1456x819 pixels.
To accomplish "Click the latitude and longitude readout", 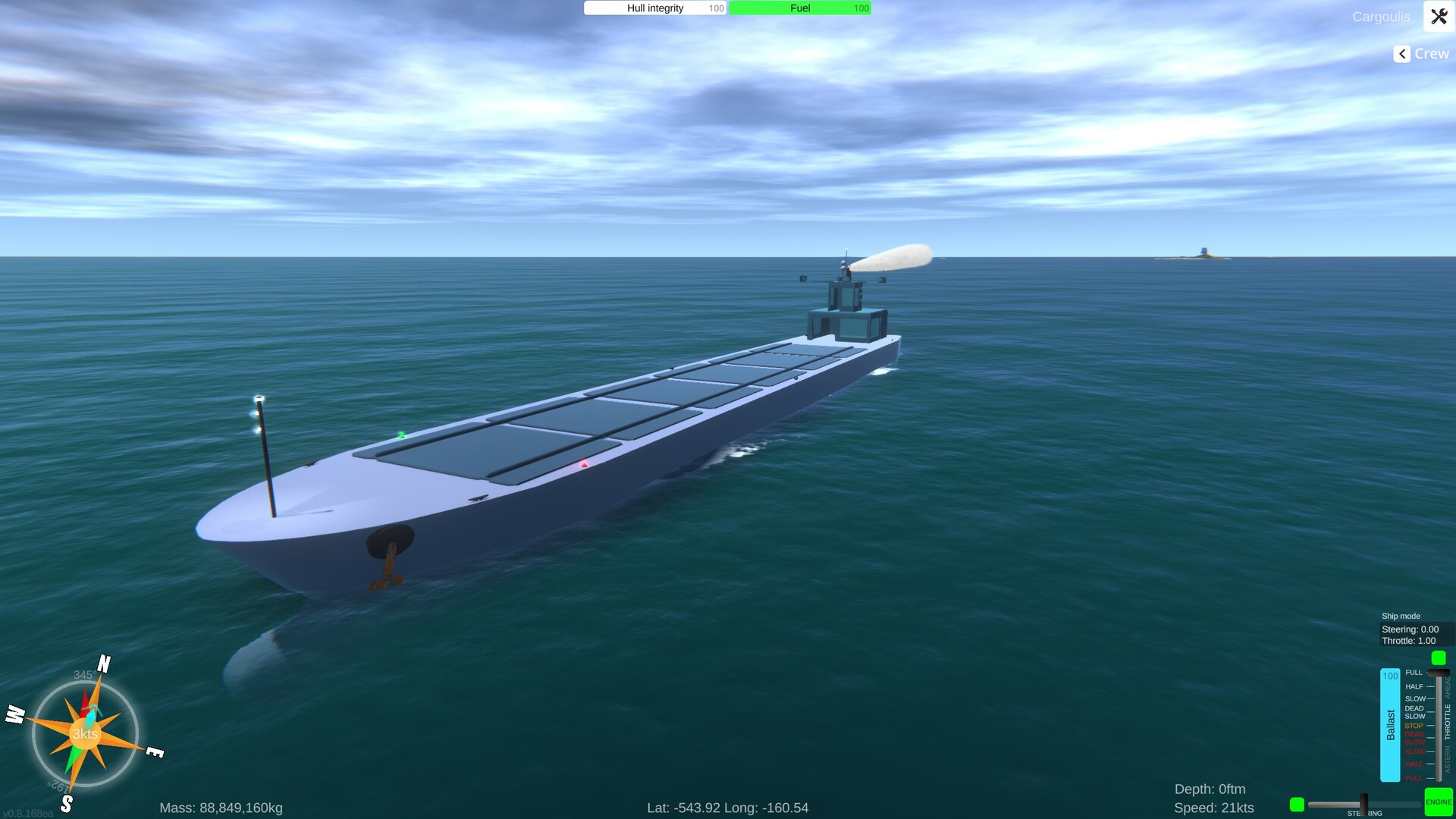I will [x=728, y=808].
